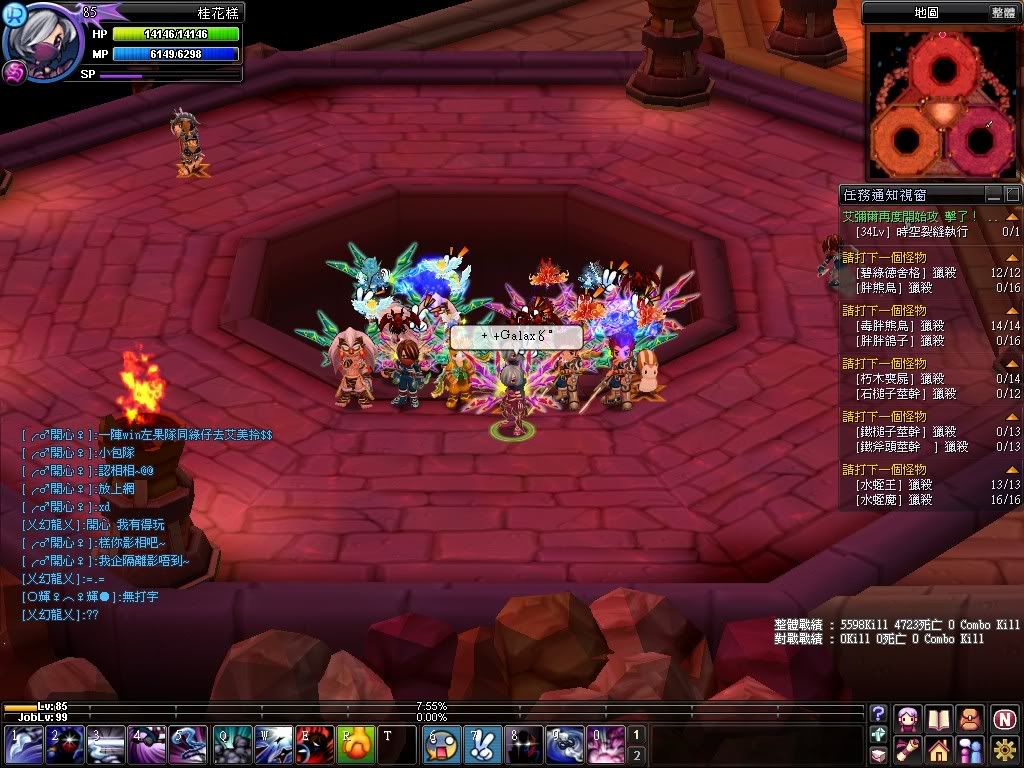Open the open-book journal icon
The image size is (1024, 768).
click(938, 718)
